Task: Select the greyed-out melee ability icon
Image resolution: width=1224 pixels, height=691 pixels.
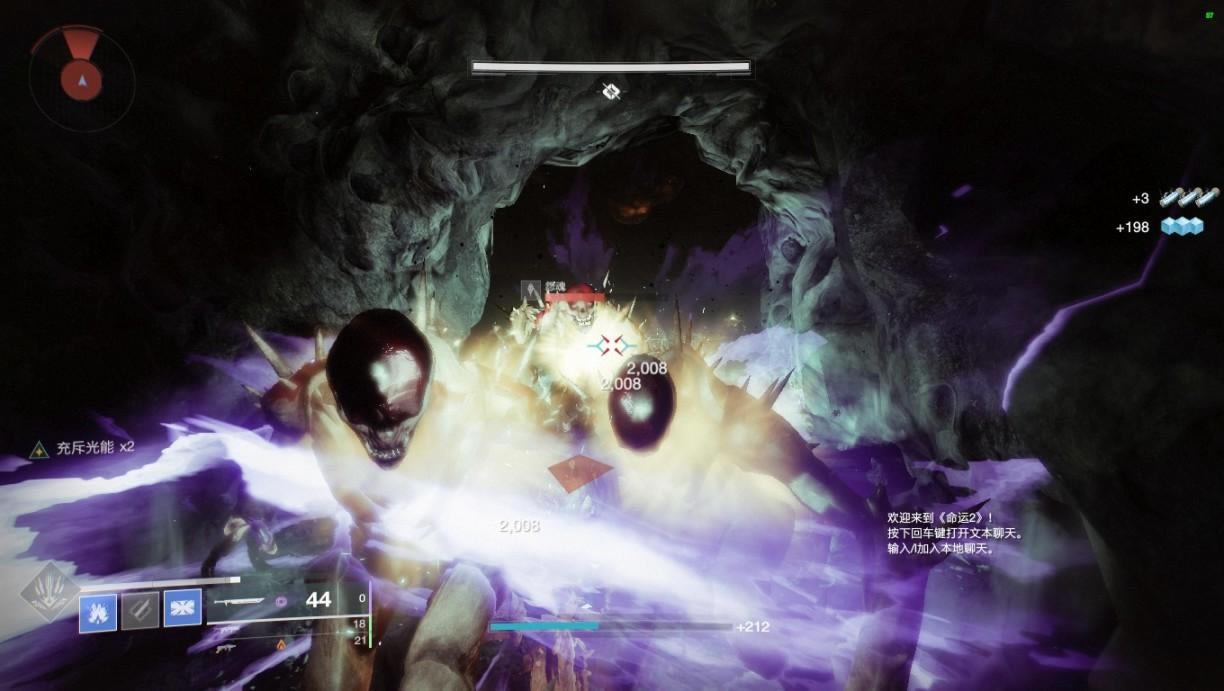Action: (140, 609)
